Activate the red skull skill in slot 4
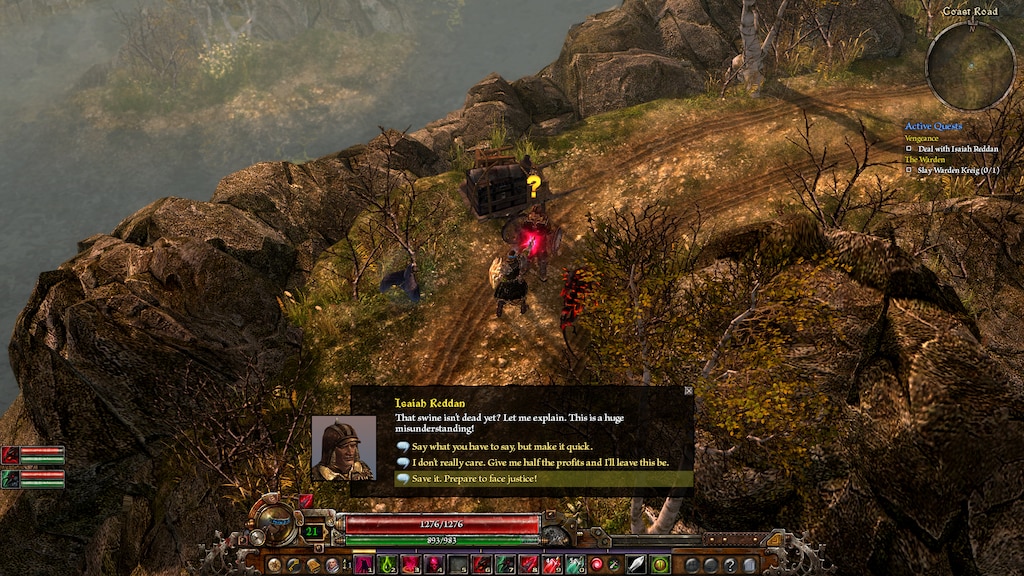Viewport: 1024px width, 576px height. (435, 565)
